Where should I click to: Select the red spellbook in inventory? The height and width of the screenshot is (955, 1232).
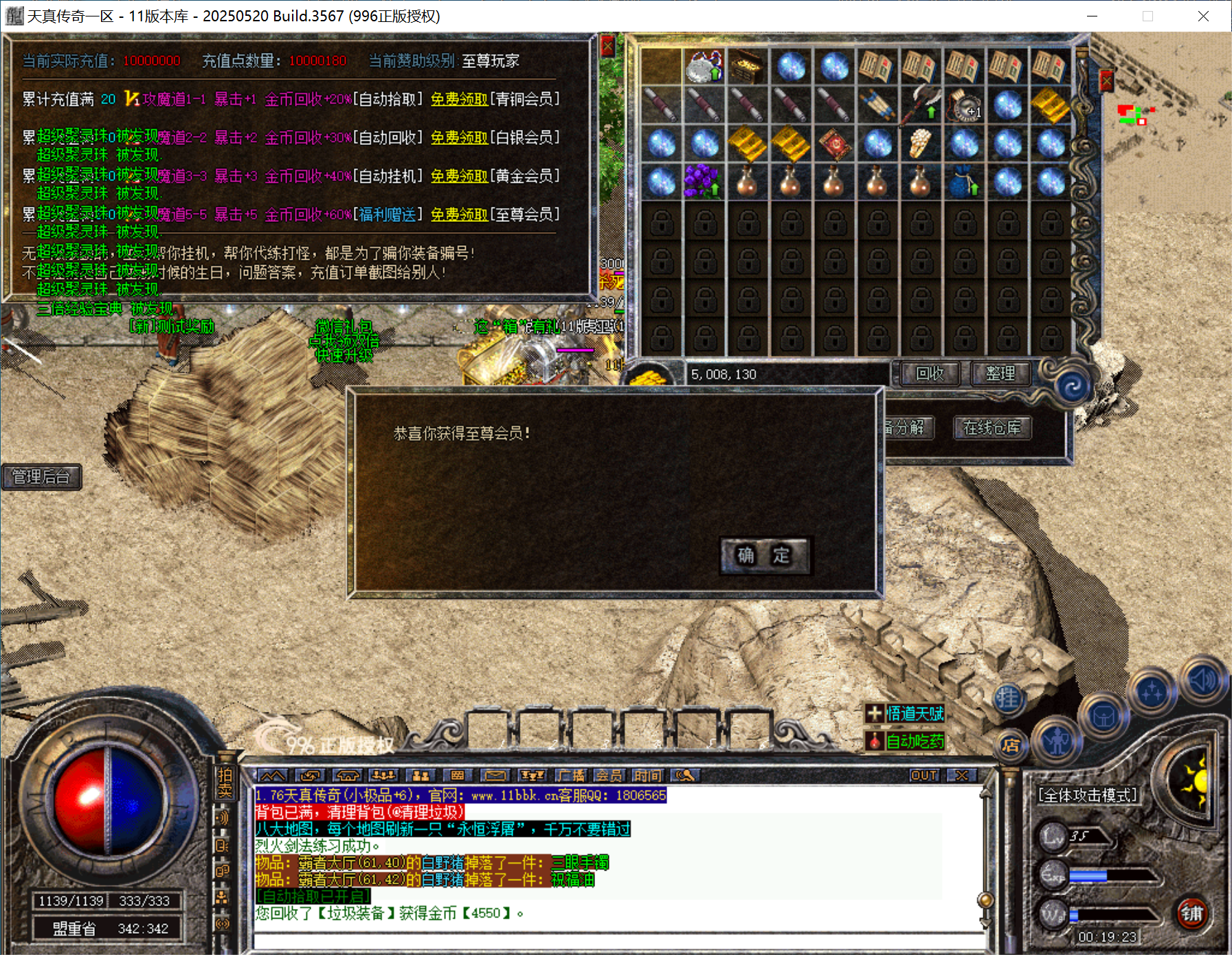(x=834, y=144)
